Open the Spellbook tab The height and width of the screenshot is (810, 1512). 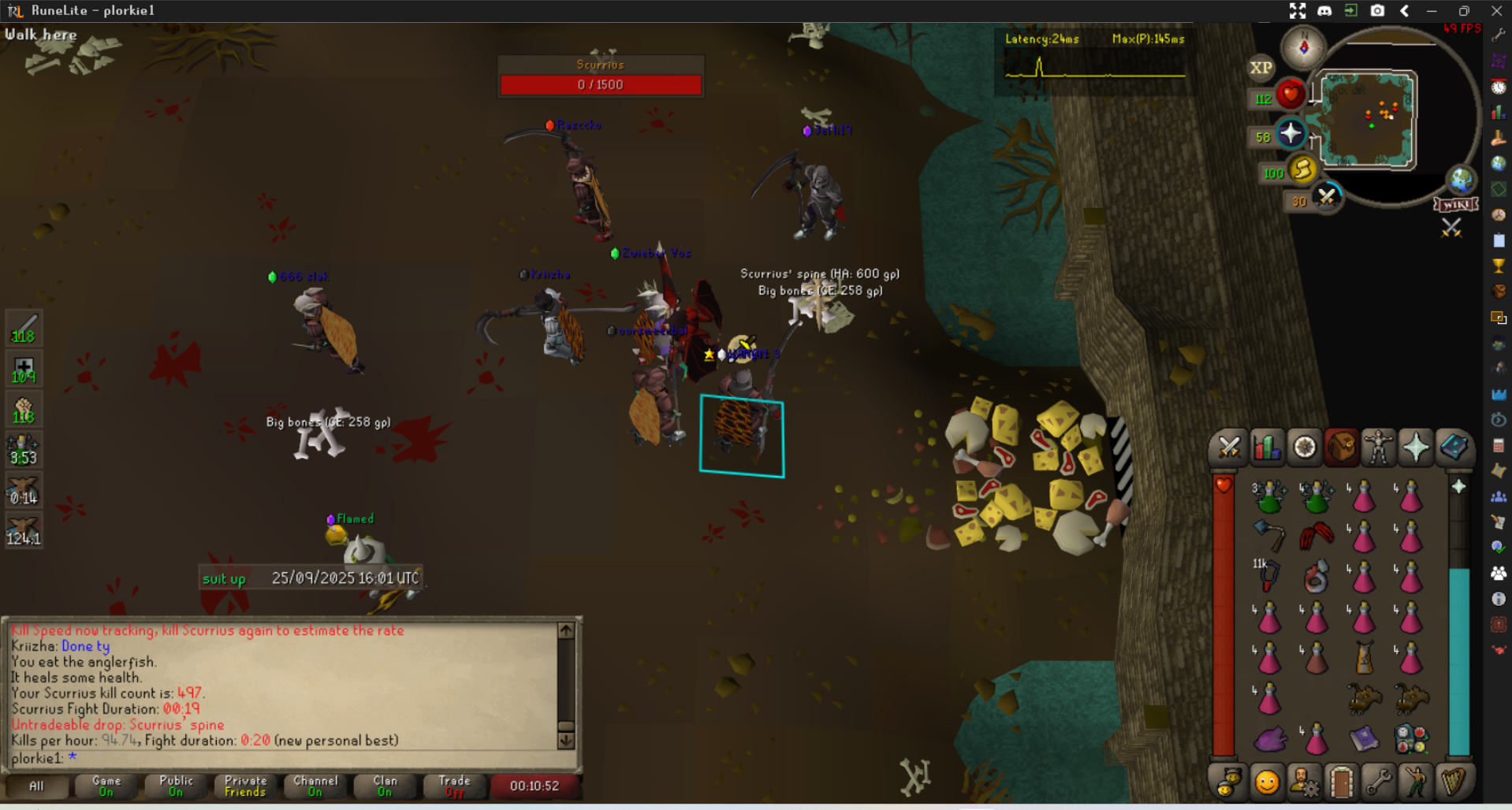pyautogui.click(x=1453, y=448)
